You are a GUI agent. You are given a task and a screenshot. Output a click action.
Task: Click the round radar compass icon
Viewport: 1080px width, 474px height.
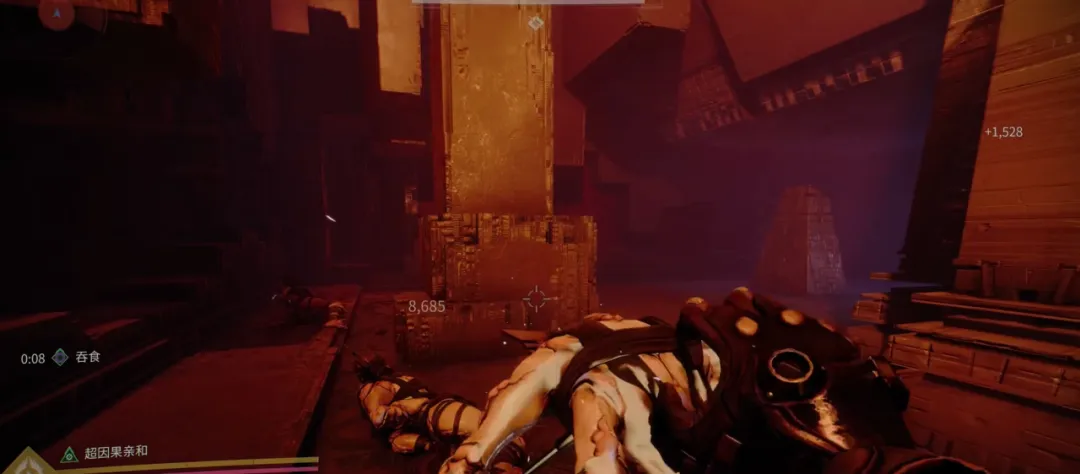click(x=56, y=12)
